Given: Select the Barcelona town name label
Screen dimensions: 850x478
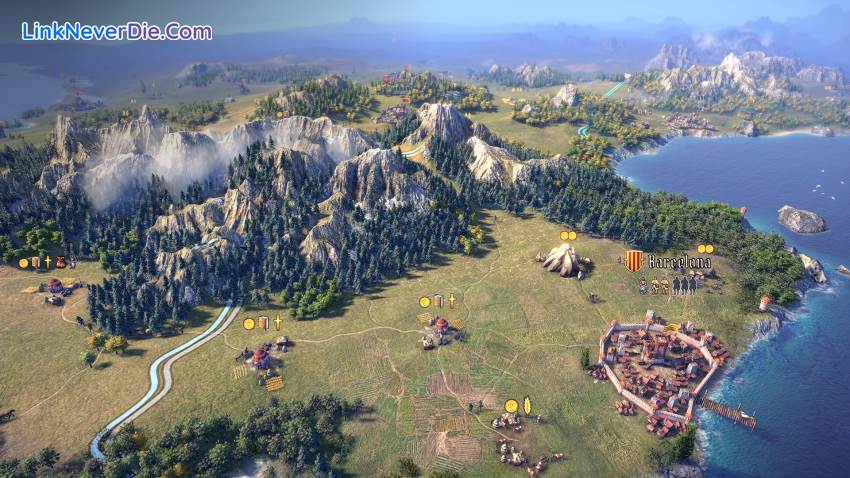Looking at the screenshot, I should 679,262.
